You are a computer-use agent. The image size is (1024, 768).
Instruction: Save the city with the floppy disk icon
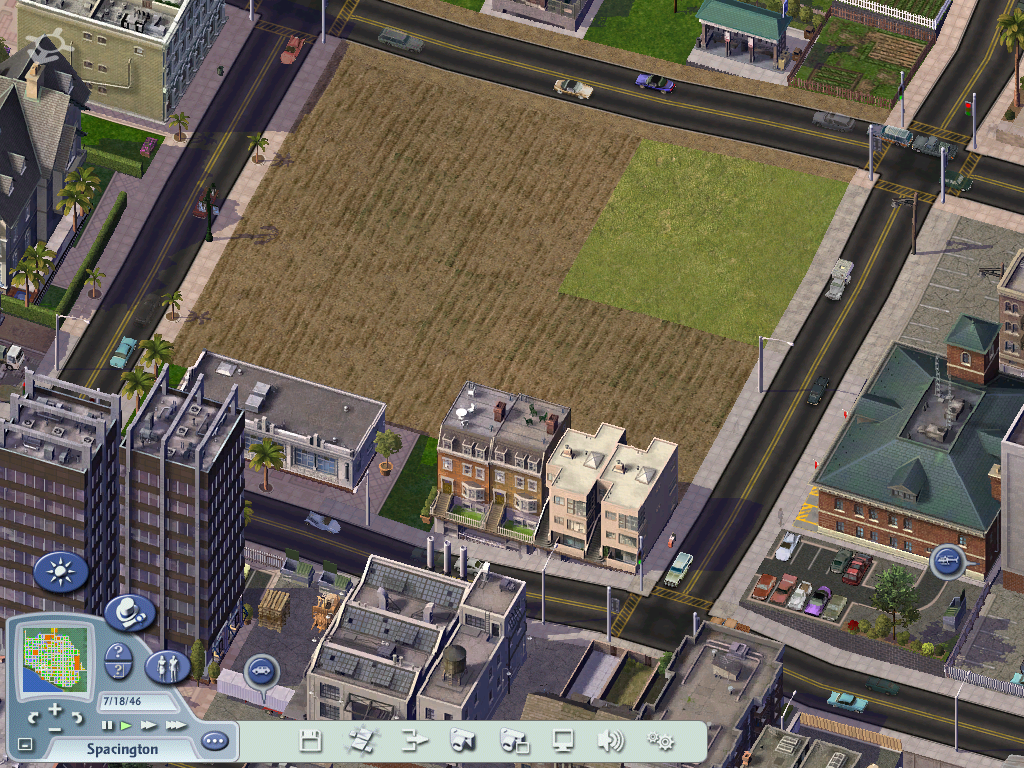pyautogui.click(x=311, y=741)
